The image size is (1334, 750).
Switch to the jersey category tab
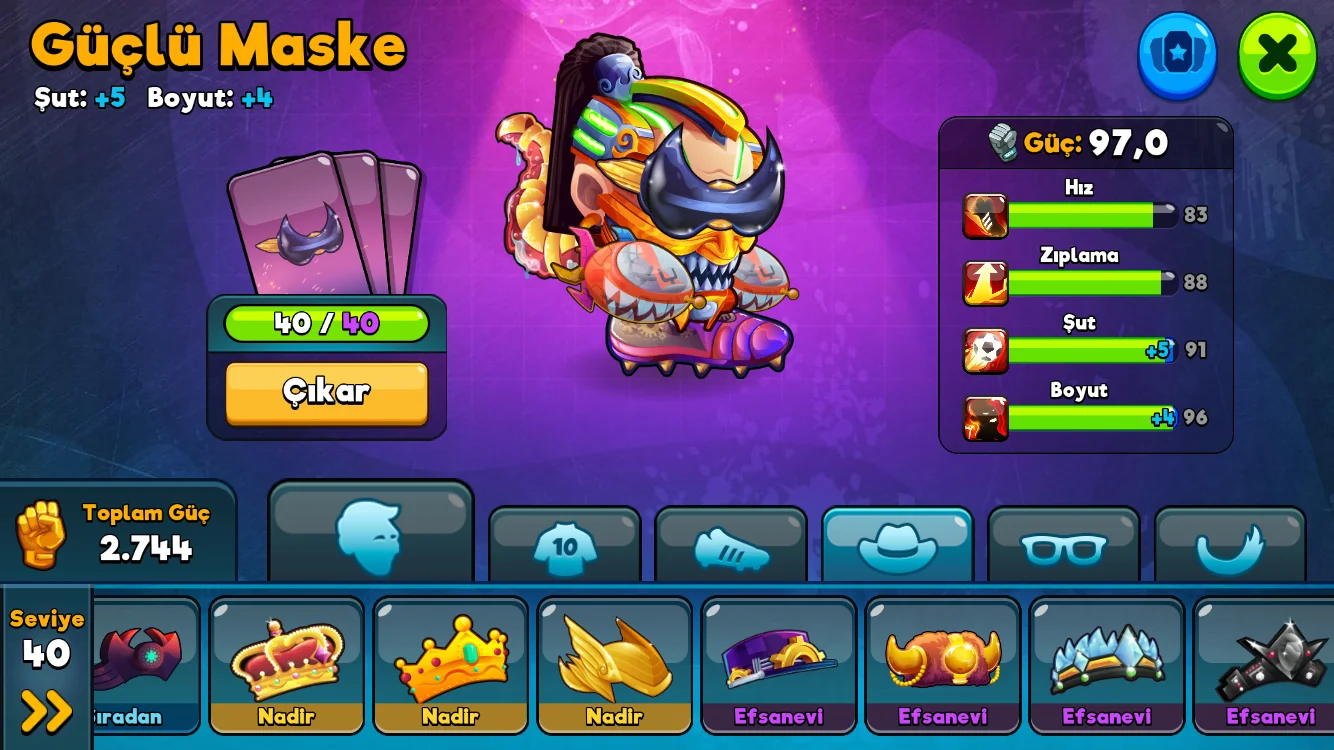coord(565,546)
